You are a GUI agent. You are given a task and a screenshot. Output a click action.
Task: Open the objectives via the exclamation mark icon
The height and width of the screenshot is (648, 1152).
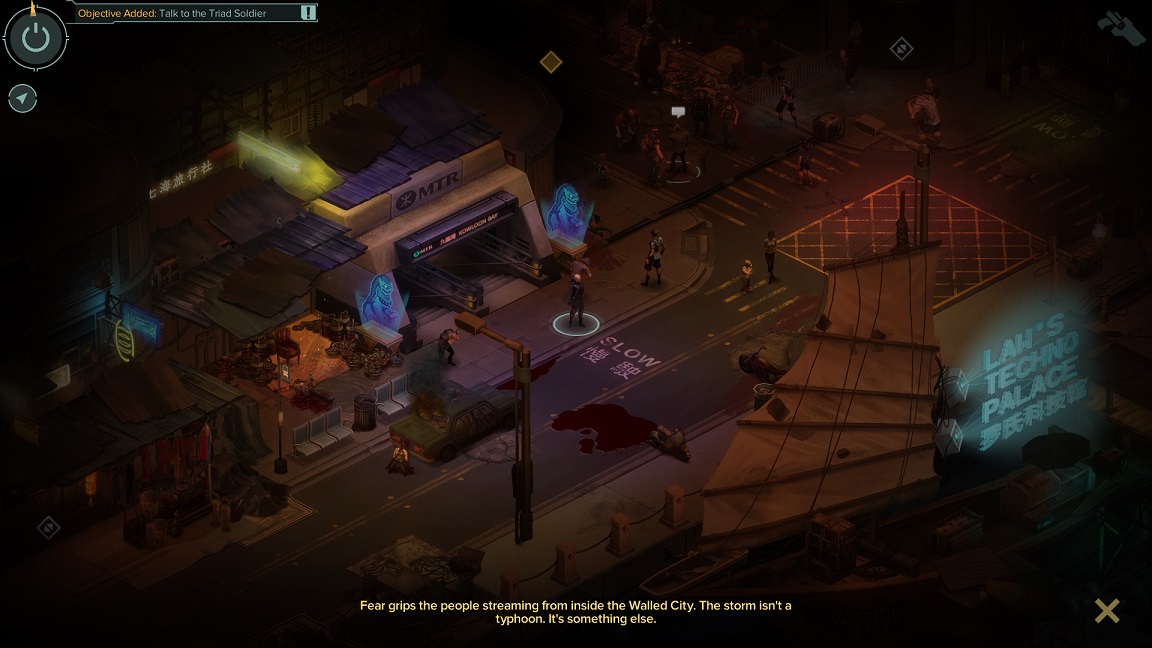(309, 13)
